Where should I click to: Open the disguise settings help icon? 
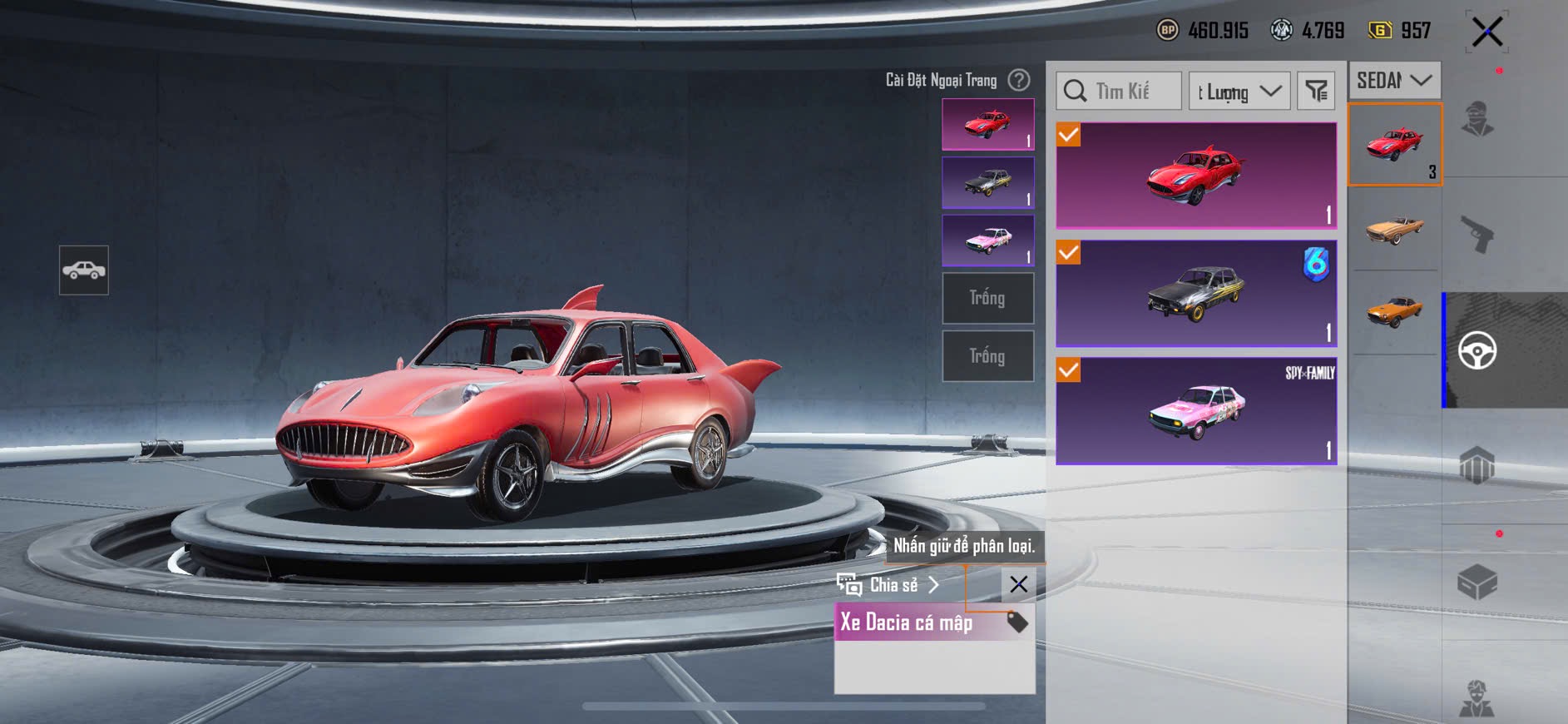(x=1019, y=80)
